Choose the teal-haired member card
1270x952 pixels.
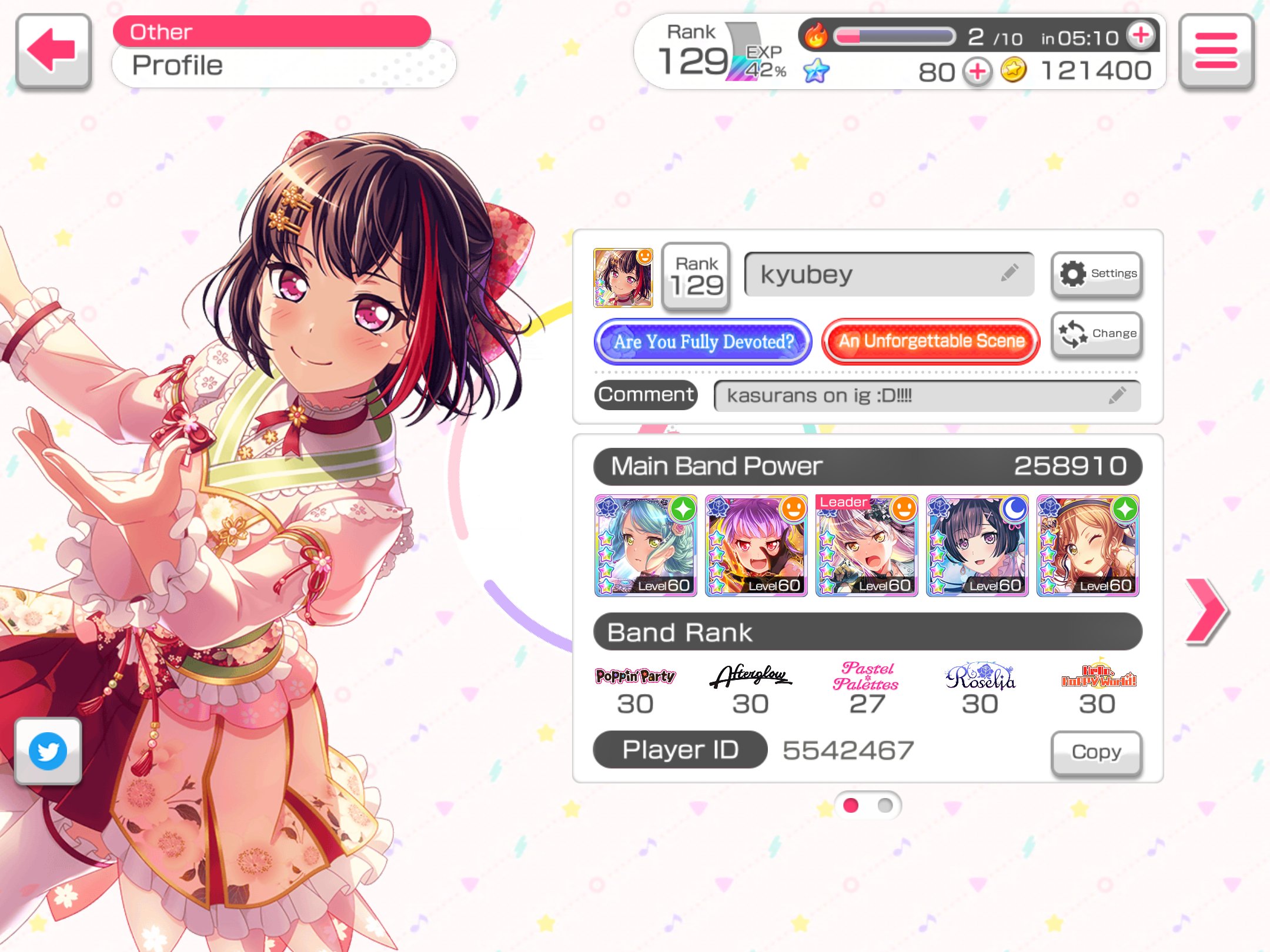[646, 545]
